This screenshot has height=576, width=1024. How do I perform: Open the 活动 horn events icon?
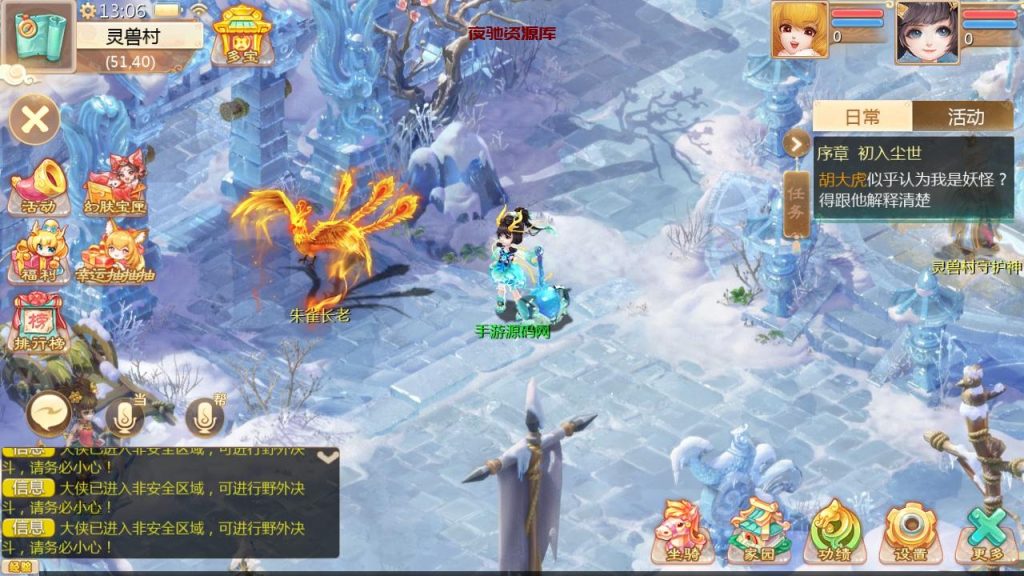click(x=39, y=185)
